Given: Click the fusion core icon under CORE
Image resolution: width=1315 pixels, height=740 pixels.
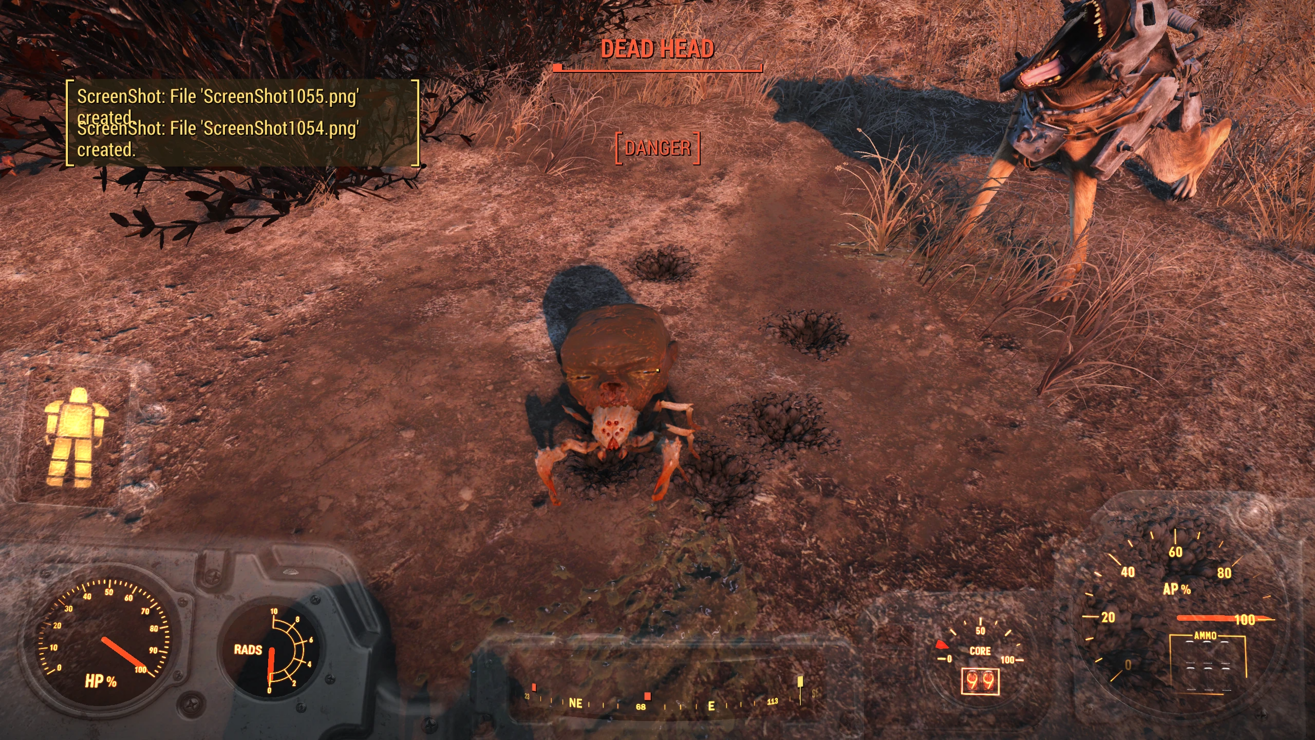Looking at the screenshot, I should (979, 682).
